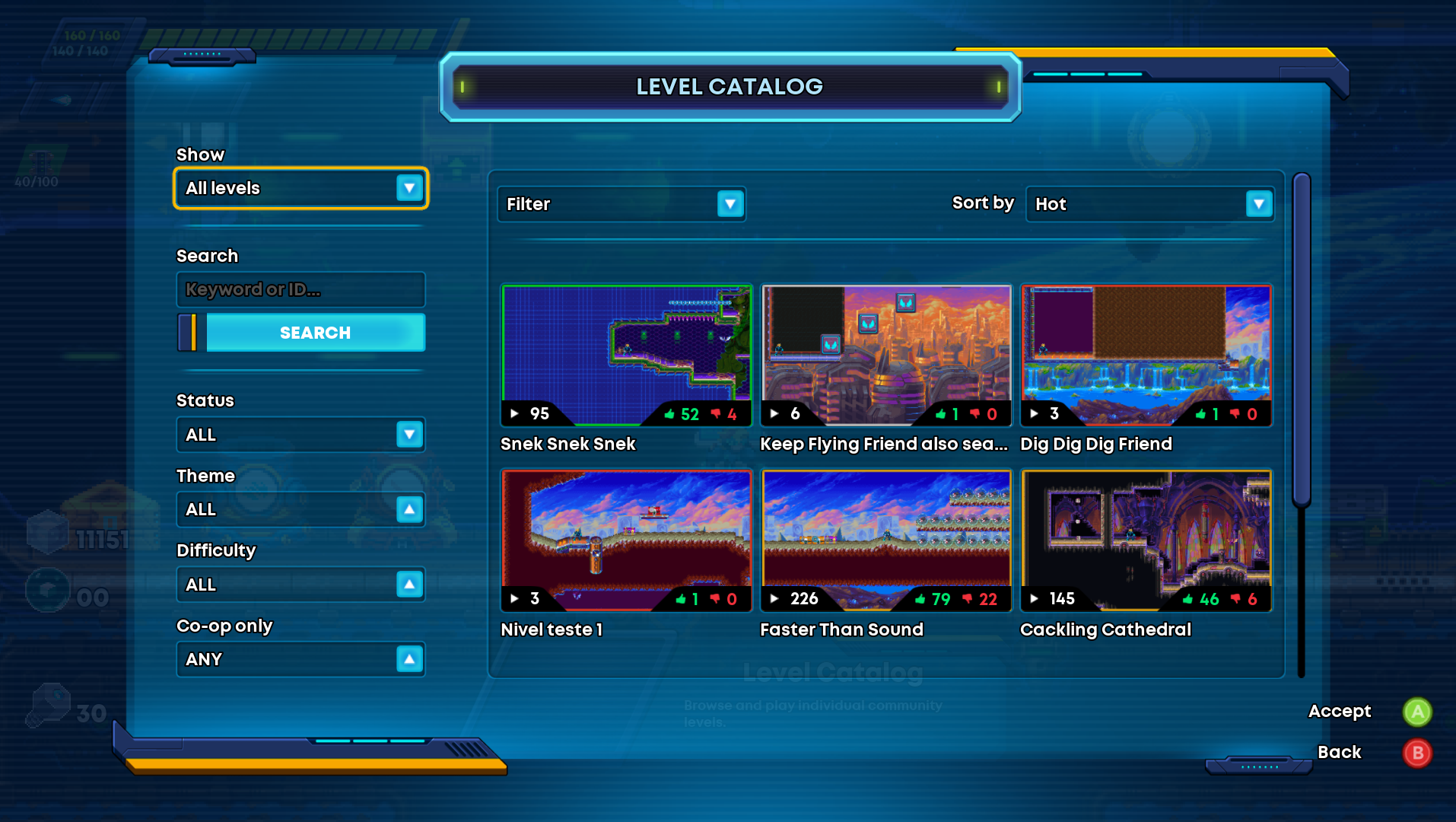Click the SEARCH button
1456x822 pixels.
[x=315, y=333]
